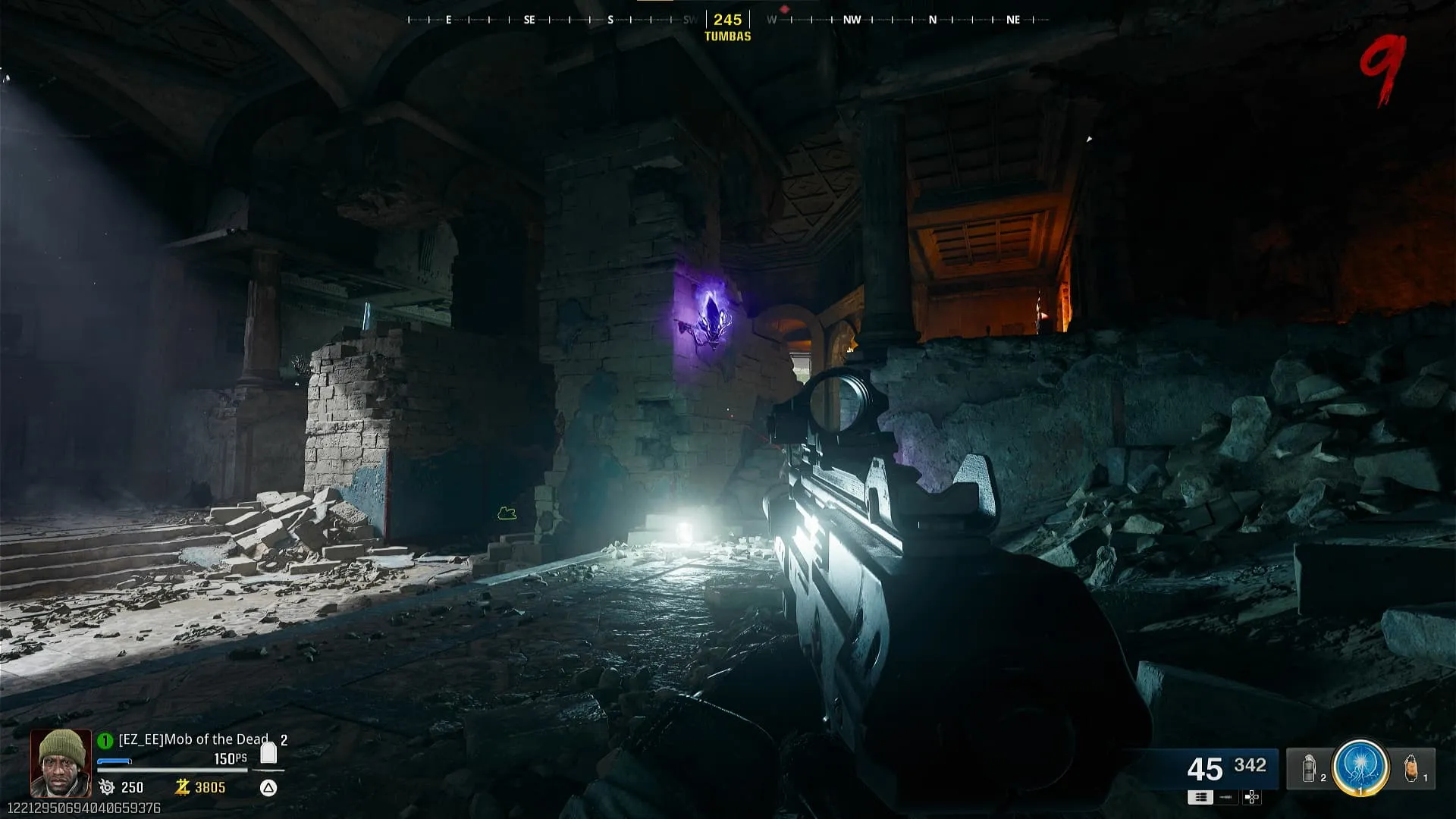
Task: Toggle the highlighted full-auto fire mode indicator
Action: click(x=1200, y=797)
